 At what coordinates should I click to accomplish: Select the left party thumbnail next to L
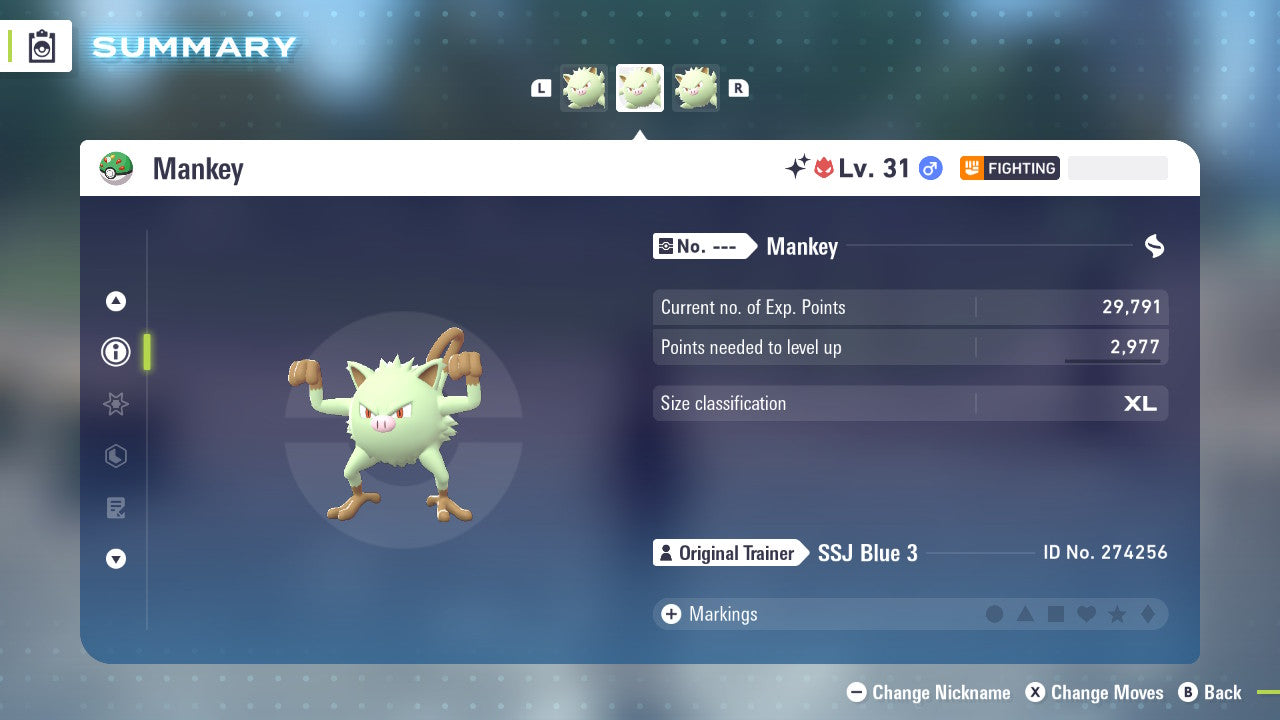(x=583, y=88)
